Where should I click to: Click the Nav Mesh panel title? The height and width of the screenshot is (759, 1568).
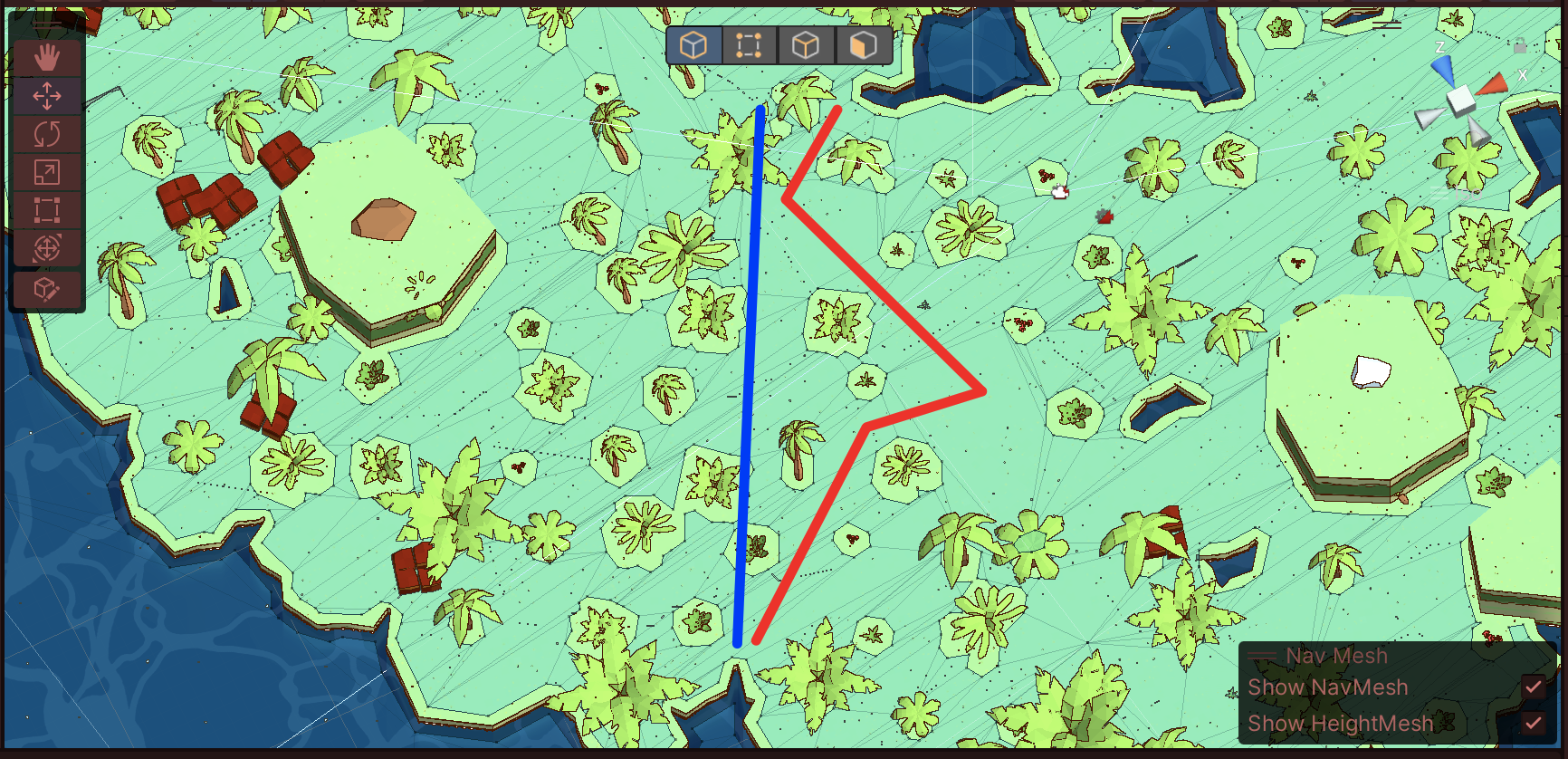pos(1335,655)
